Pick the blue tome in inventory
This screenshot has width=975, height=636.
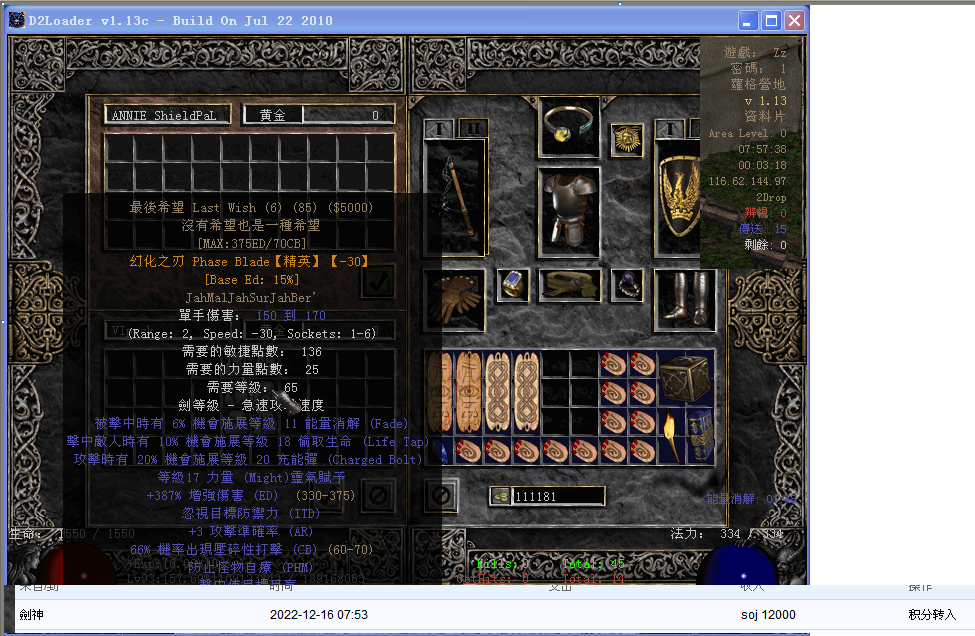tap(700, 435)
